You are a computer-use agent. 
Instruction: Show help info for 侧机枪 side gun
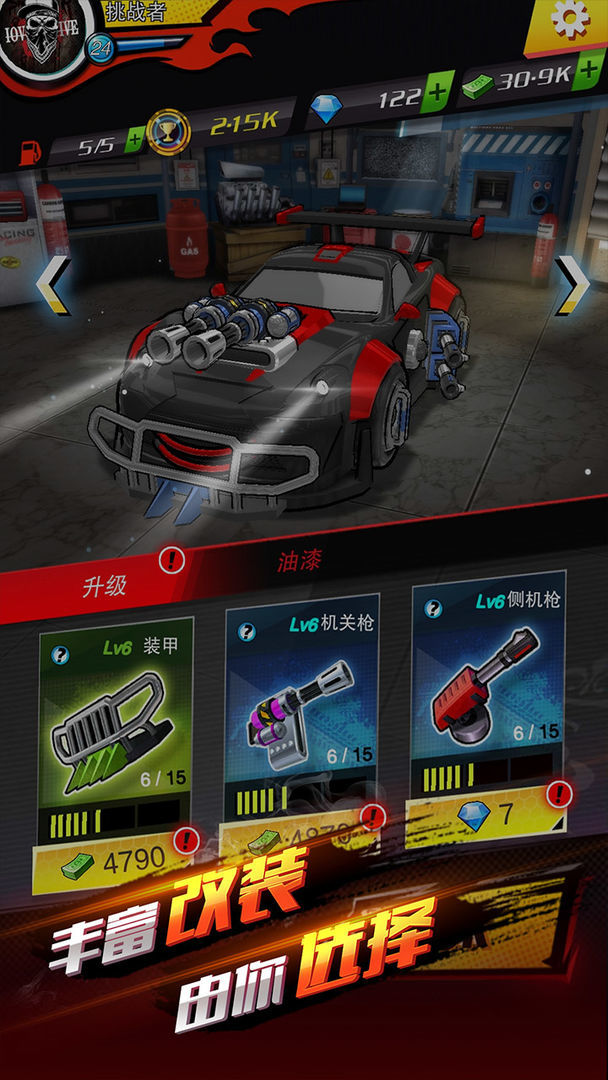point(433,609)
